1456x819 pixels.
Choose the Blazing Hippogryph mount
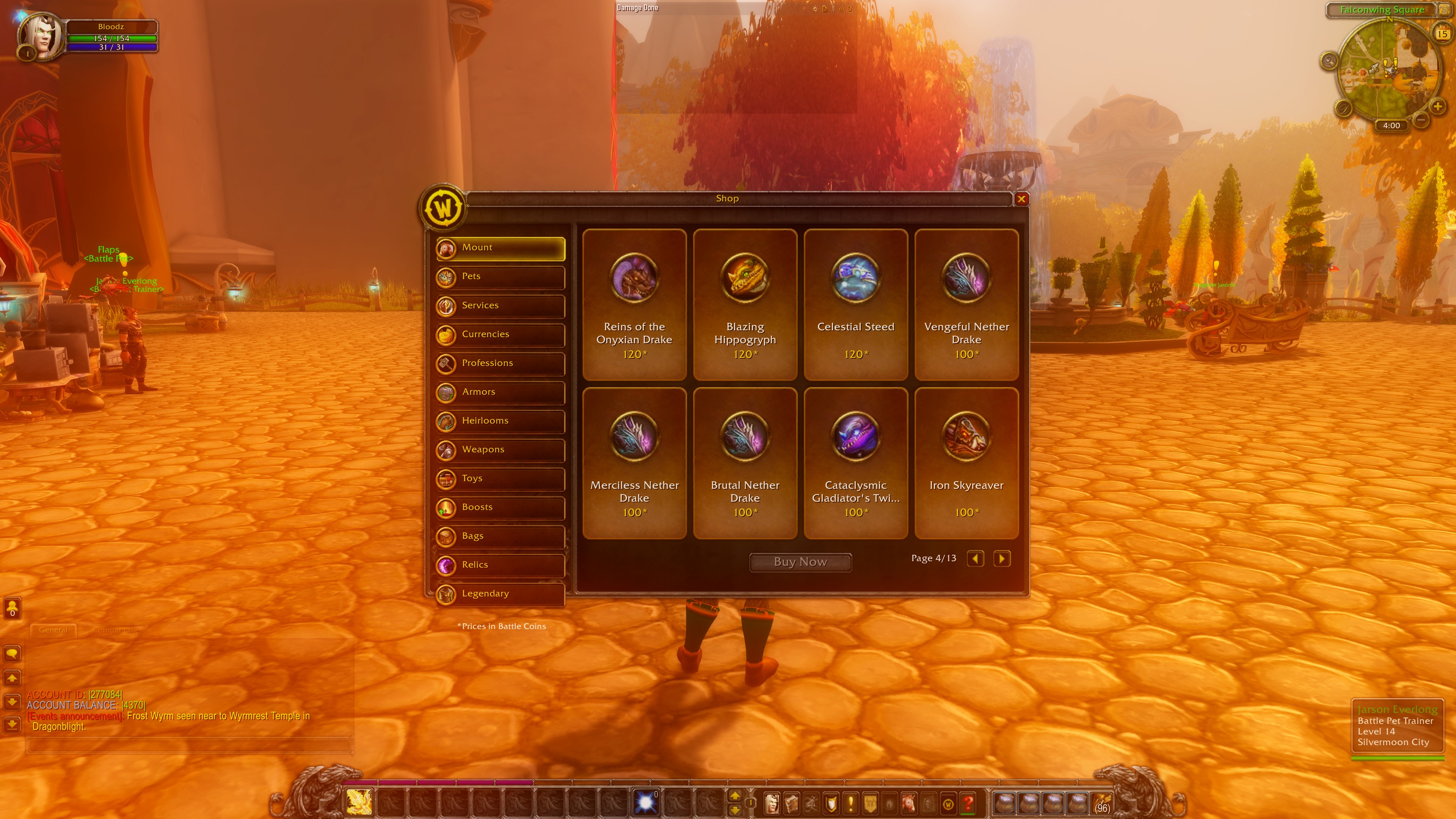[745, 304]
